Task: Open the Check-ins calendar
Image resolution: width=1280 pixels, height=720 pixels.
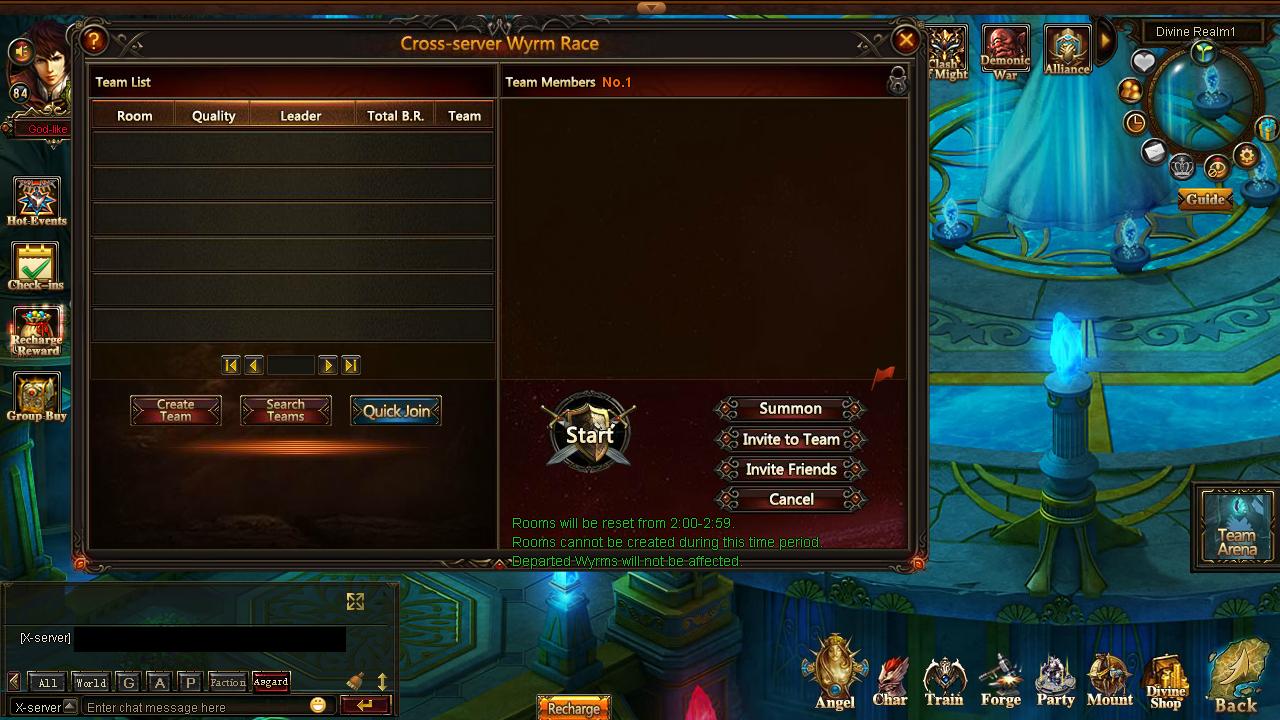Action: pos(36,266)
